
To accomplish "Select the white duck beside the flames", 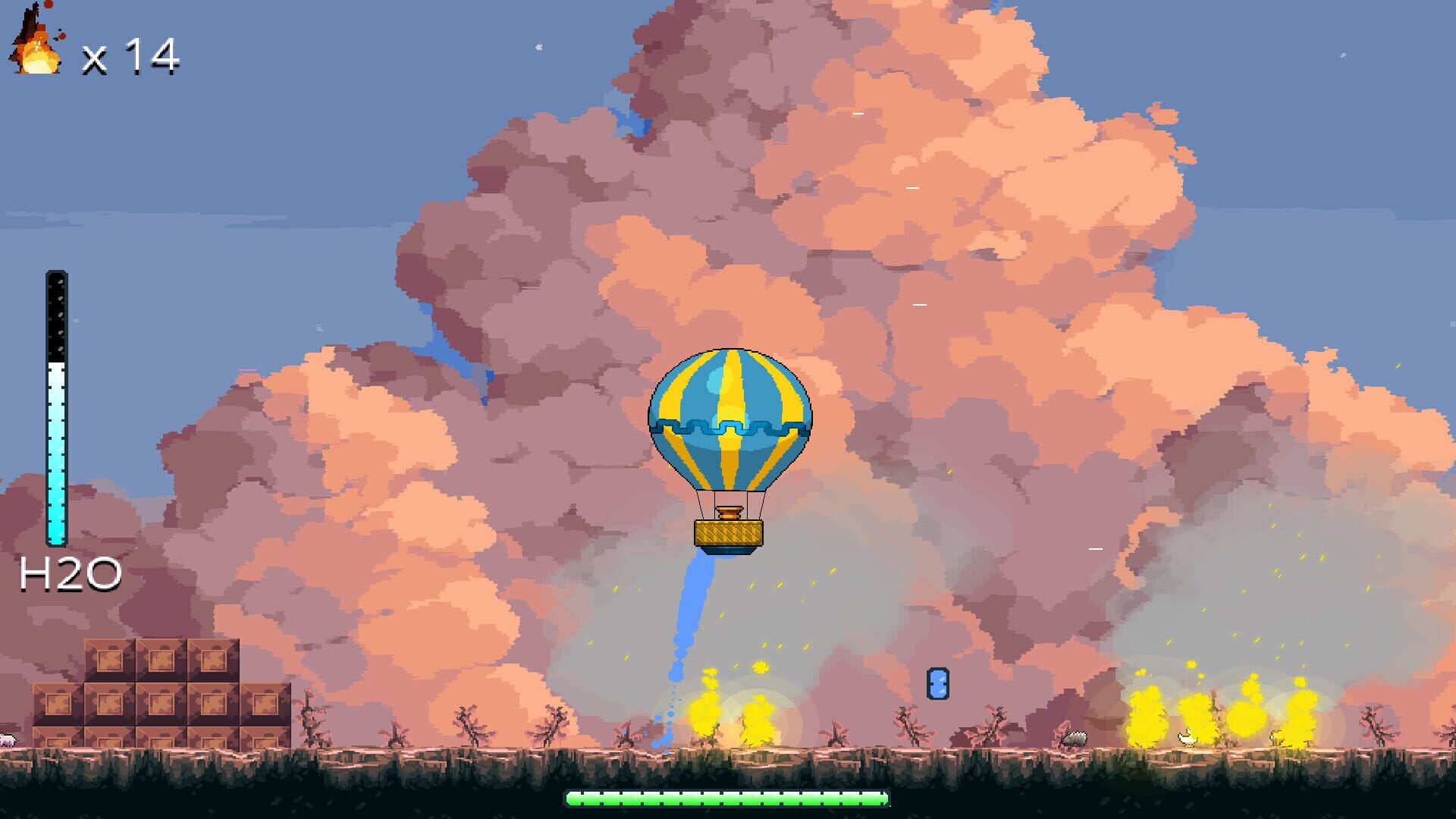I will click(x=1188, y=738).
